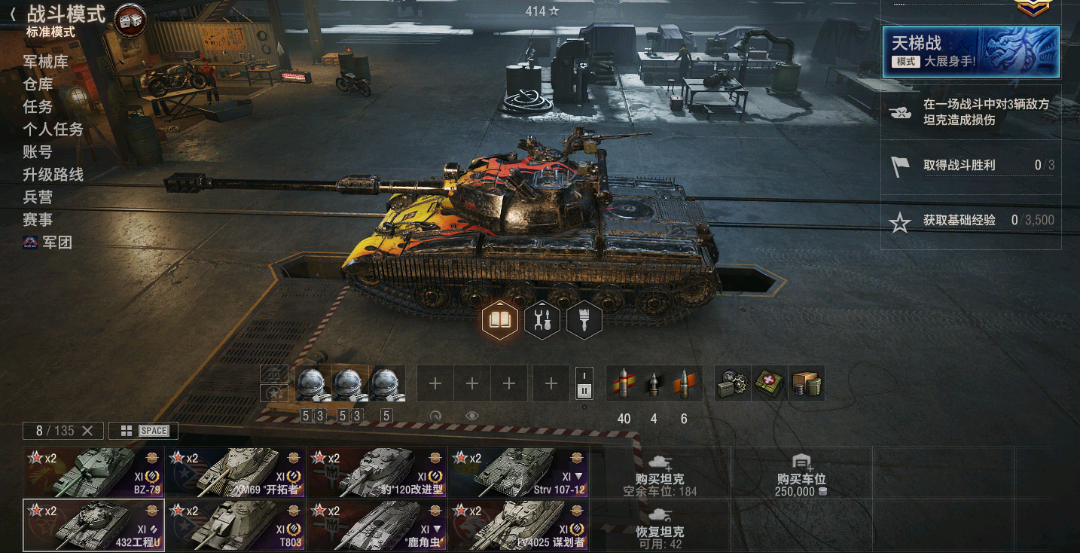The height and width of the screenshot is (553, 1080).
Task: Choose the Strv 107-12 tank card
Action: point(518,472)
